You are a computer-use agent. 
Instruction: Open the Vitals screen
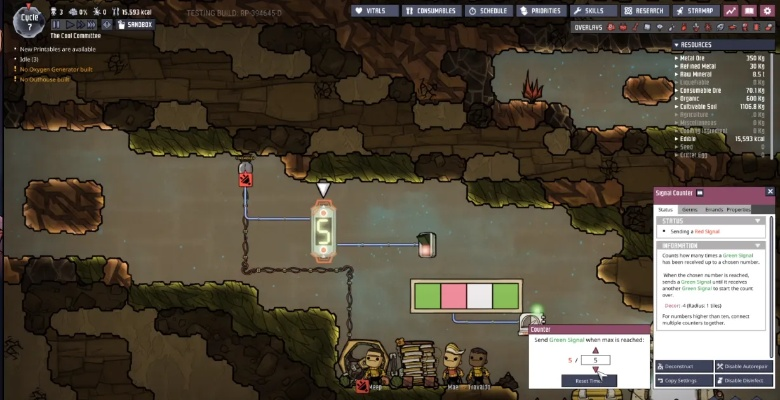pos(376,11)
